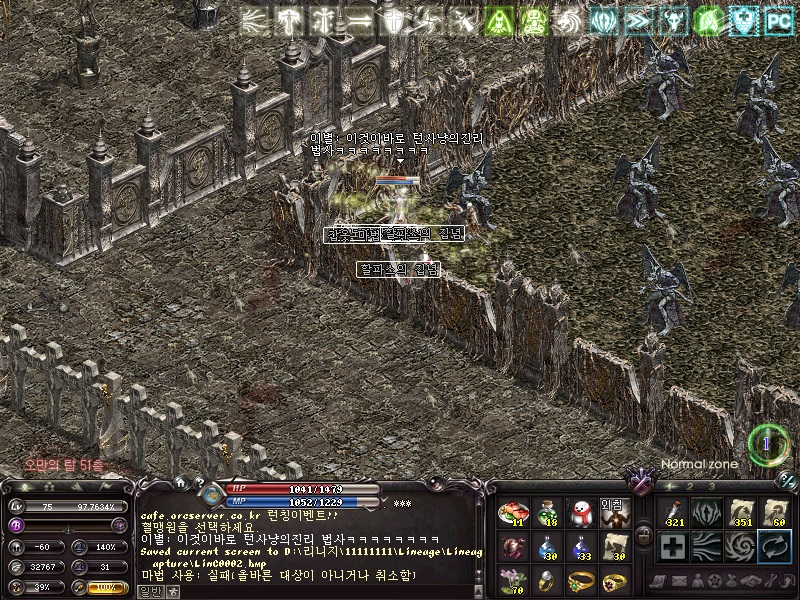Select the pearl ring slot
Viewport: 800px width, 600px height.
[545, 581]
